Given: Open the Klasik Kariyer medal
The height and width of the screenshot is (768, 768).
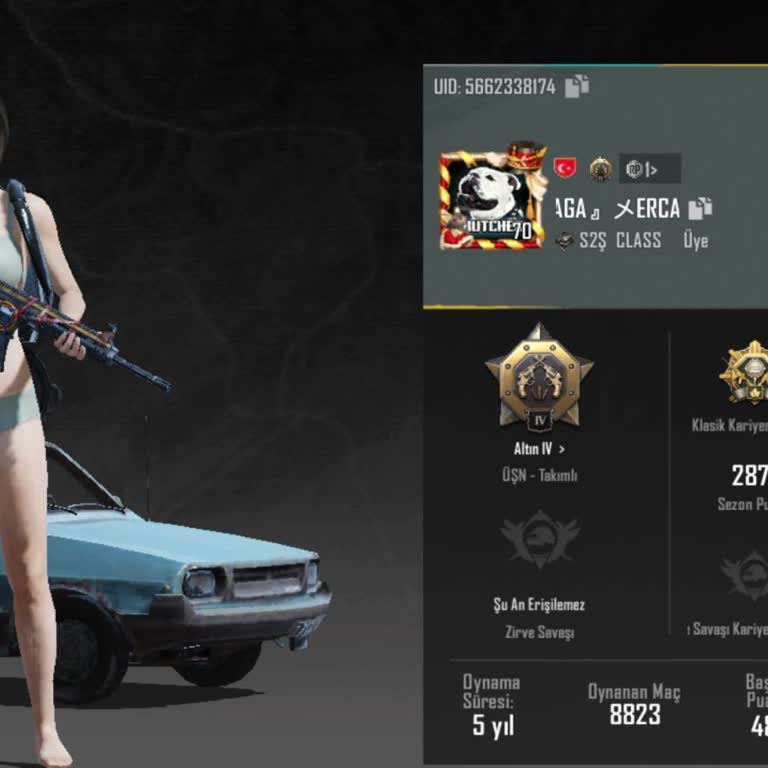Looking at the screenshot, I should (x=746, y=374).
